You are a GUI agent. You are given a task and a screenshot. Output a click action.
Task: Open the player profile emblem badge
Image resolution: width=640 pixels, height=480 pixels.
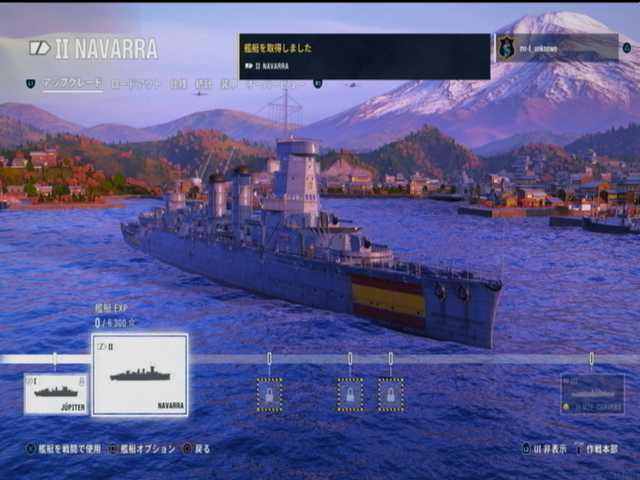point(507,47)
